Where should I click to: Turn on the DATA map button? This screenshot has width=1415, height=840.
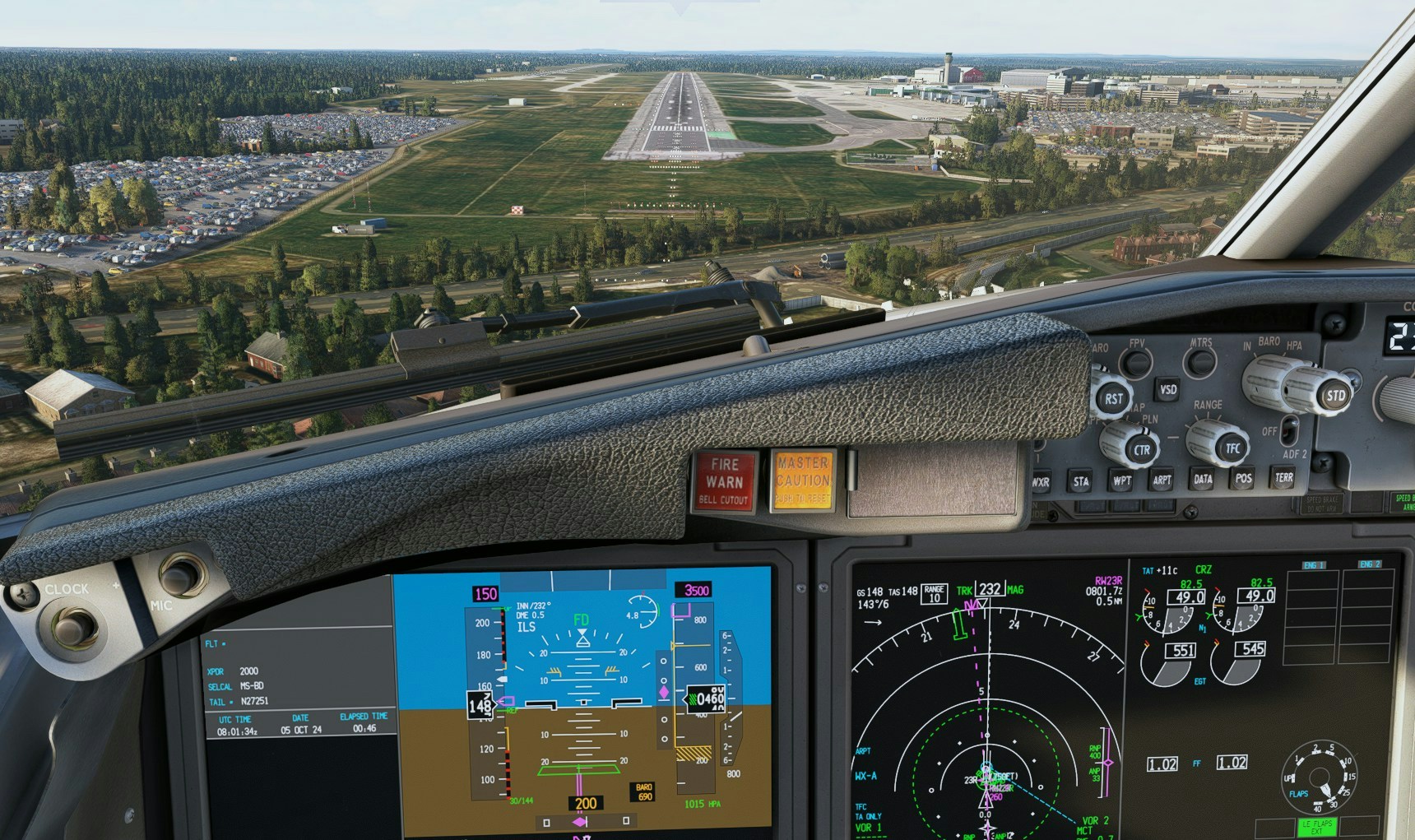pyautogui.click(x=1203, y=479)
